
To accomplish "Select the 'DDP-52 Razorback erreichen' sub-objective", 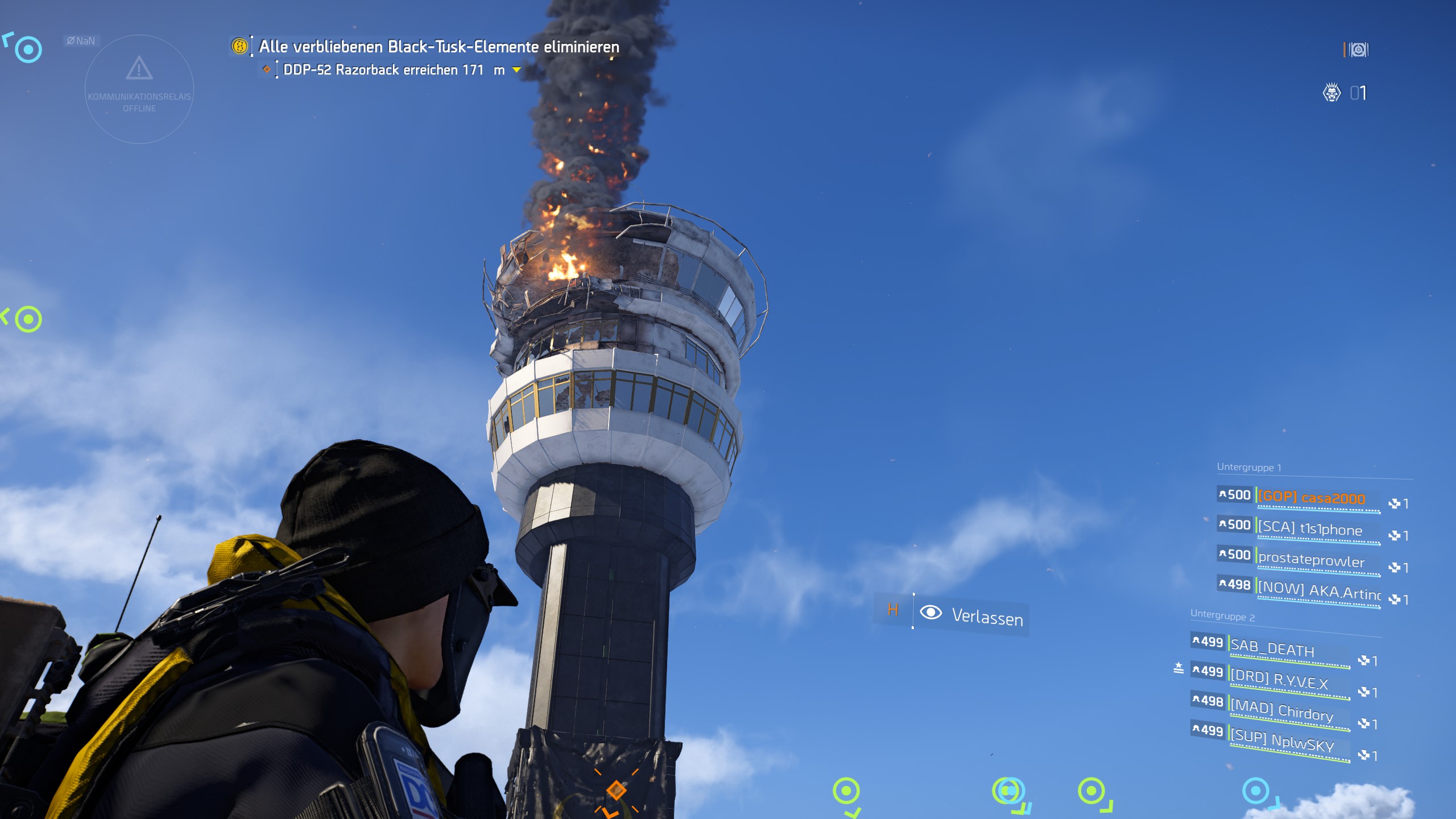I will pyautogui.click(x=383, y=70).
